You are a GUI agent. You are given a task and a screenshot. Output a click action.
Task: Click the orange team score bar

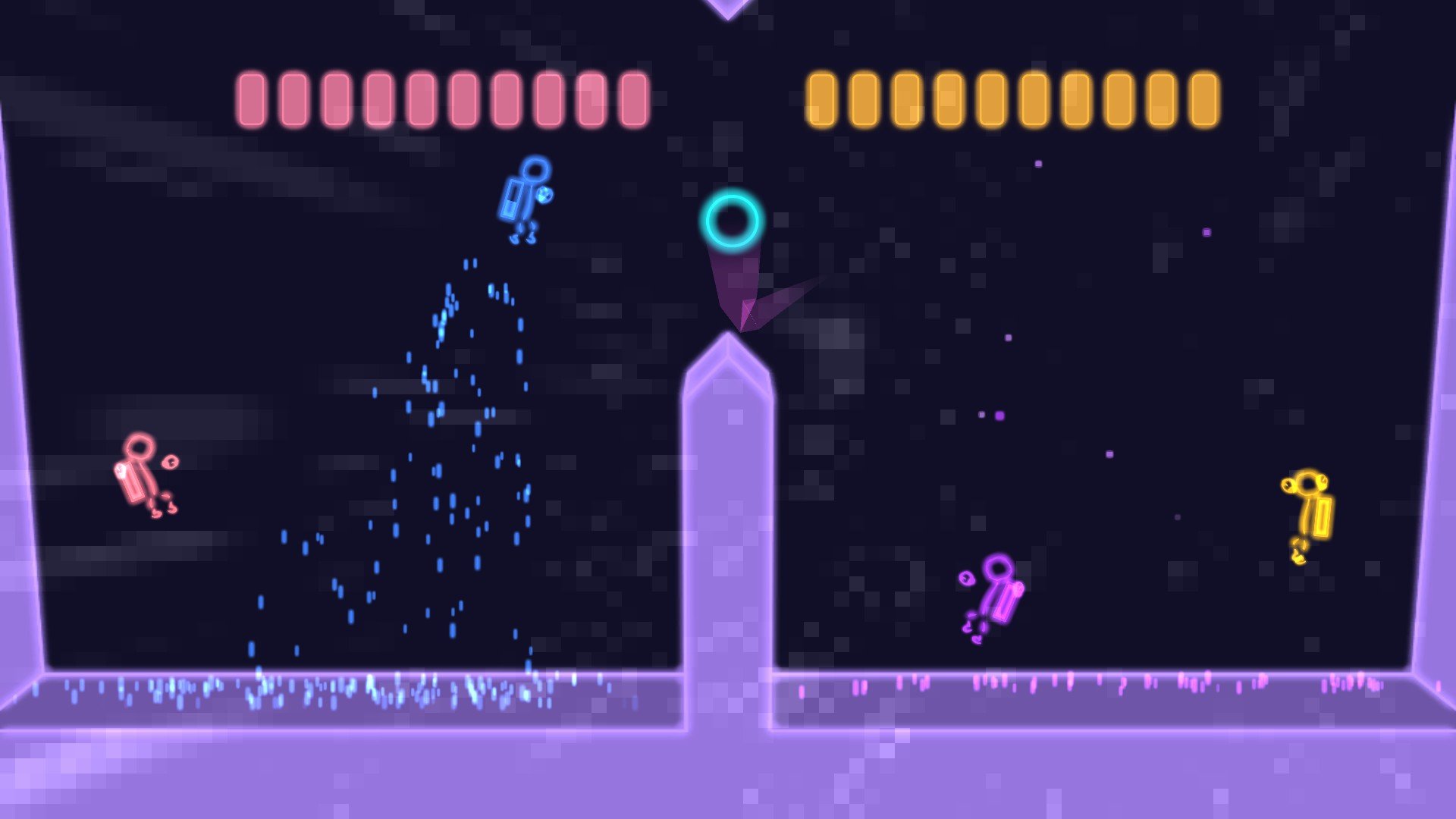click(1016, 100)
